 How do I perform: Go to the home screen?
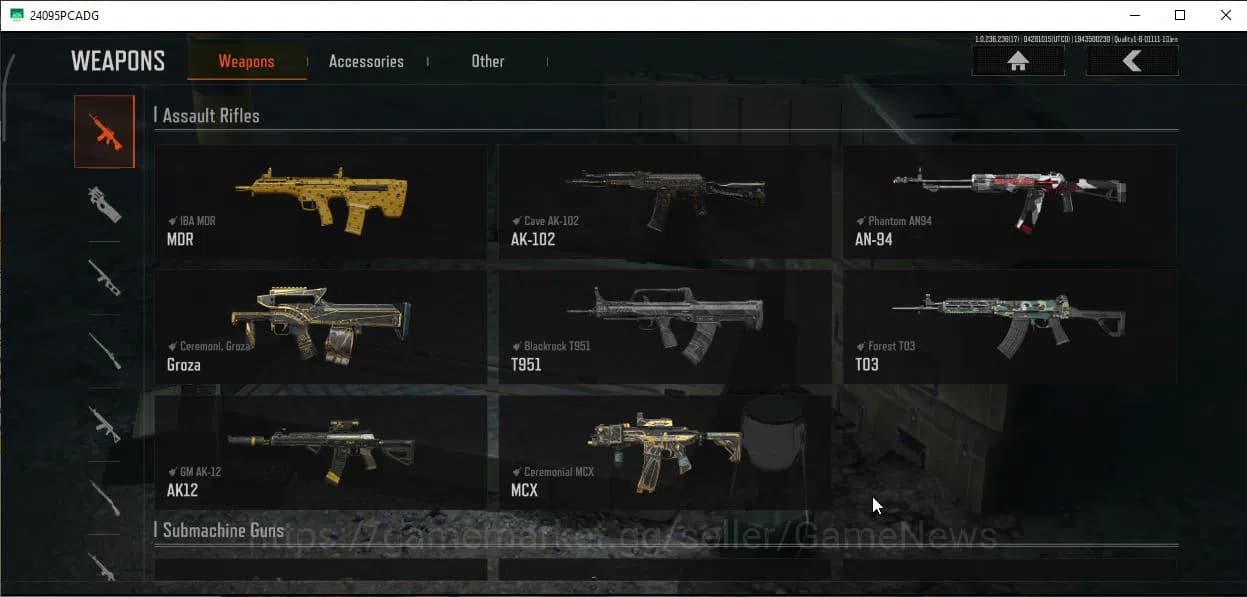(1018, 61)
